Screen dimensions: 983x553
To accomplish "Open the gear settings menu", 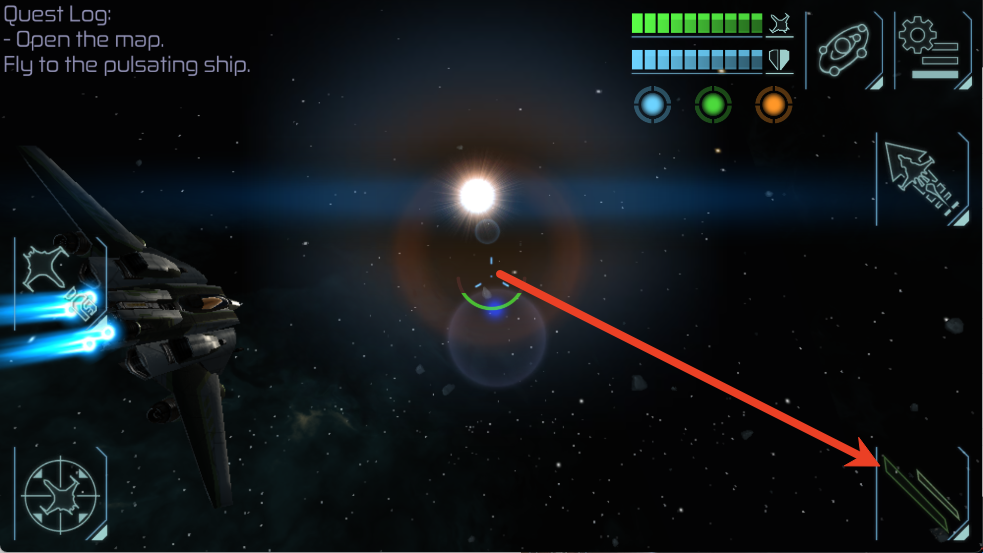I will [931, 49].
